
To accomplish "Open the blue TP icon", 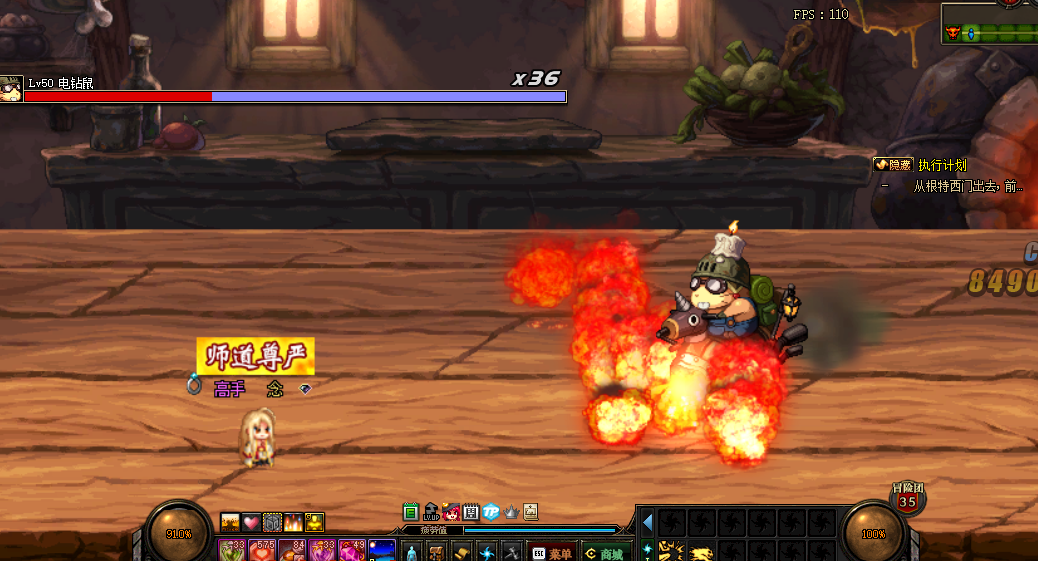I will coord(491,511).
